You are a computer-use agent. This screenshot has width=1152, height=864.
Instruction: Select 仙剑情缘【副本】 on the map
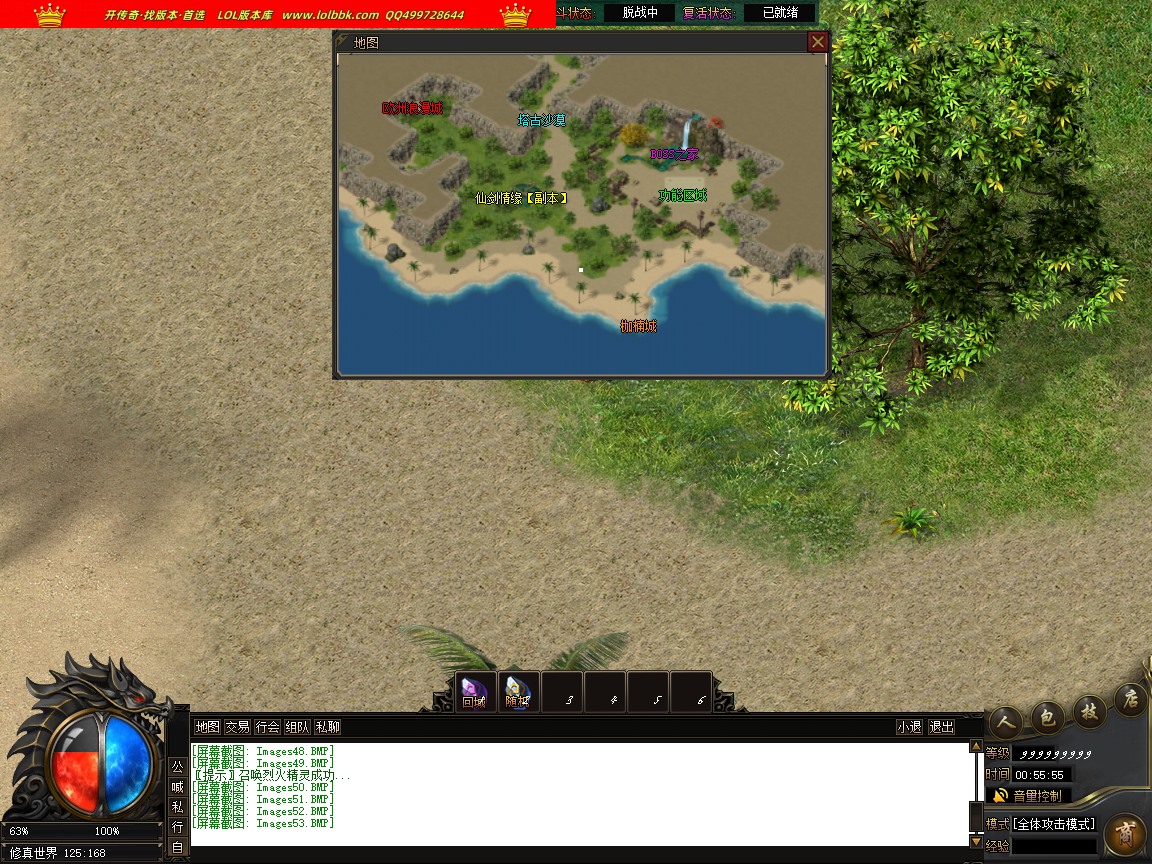(x=521, y=199)
